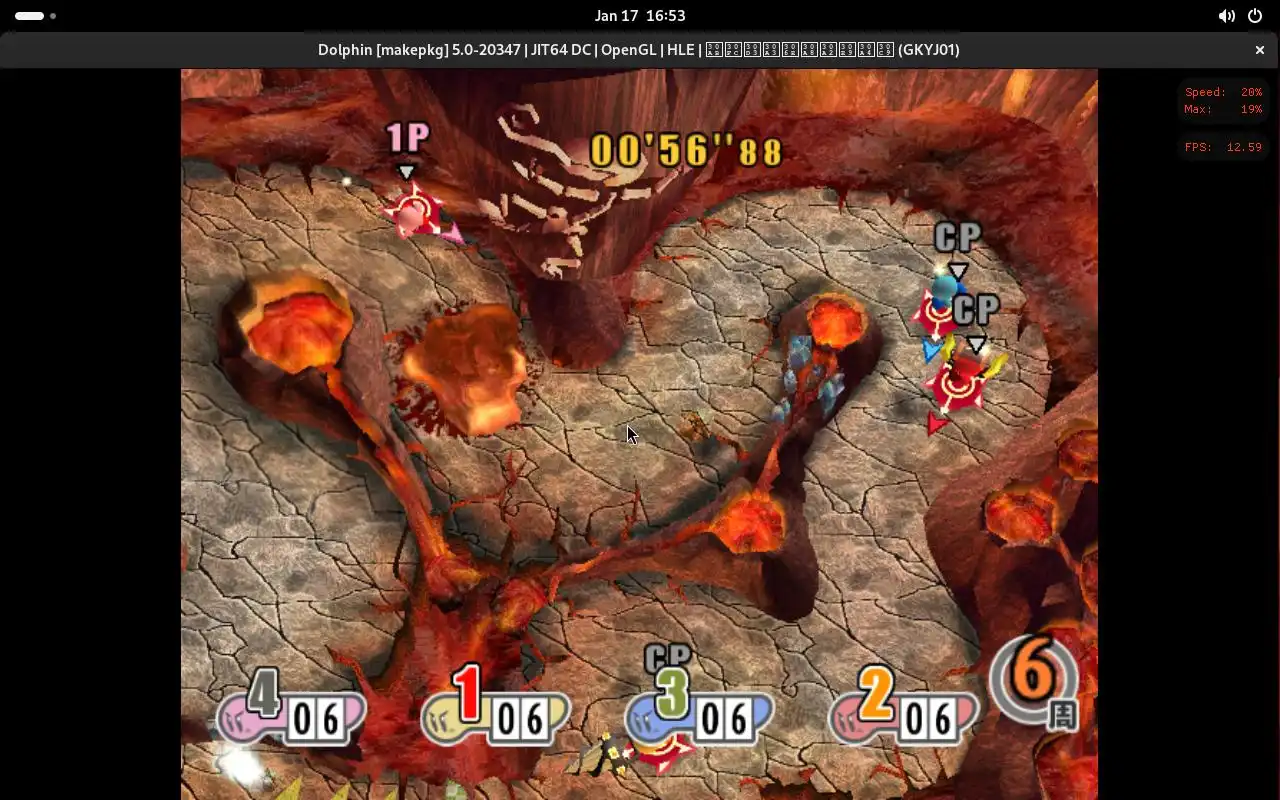The height and width of the screenshot is (800, 1280).
Task: Open the system volume control
Action: 1226,16
